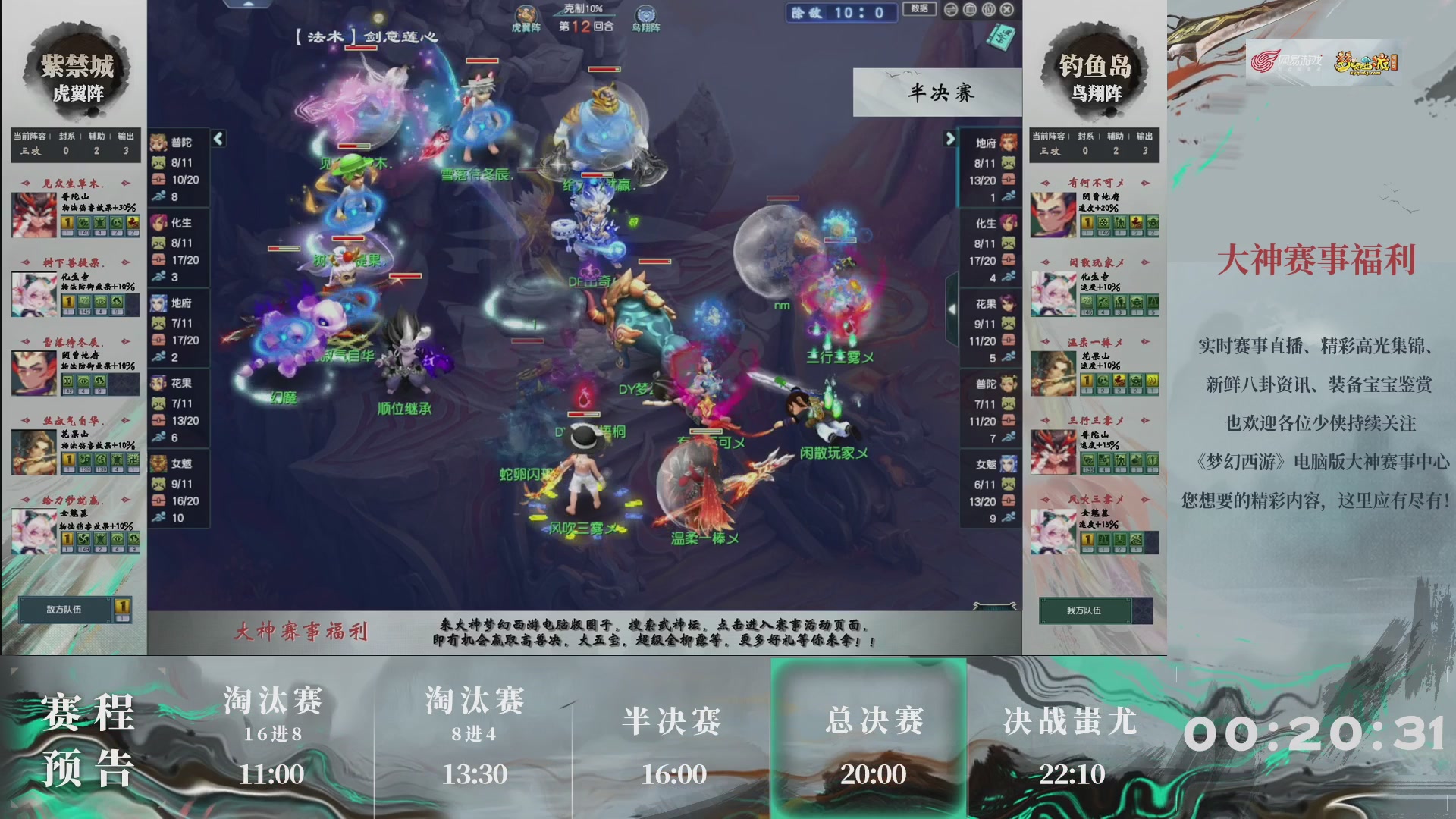This screenshot has width=1456, height=819.
Task: Expand the right-side panel chevron arrow
Action: (x=952, y=140)
